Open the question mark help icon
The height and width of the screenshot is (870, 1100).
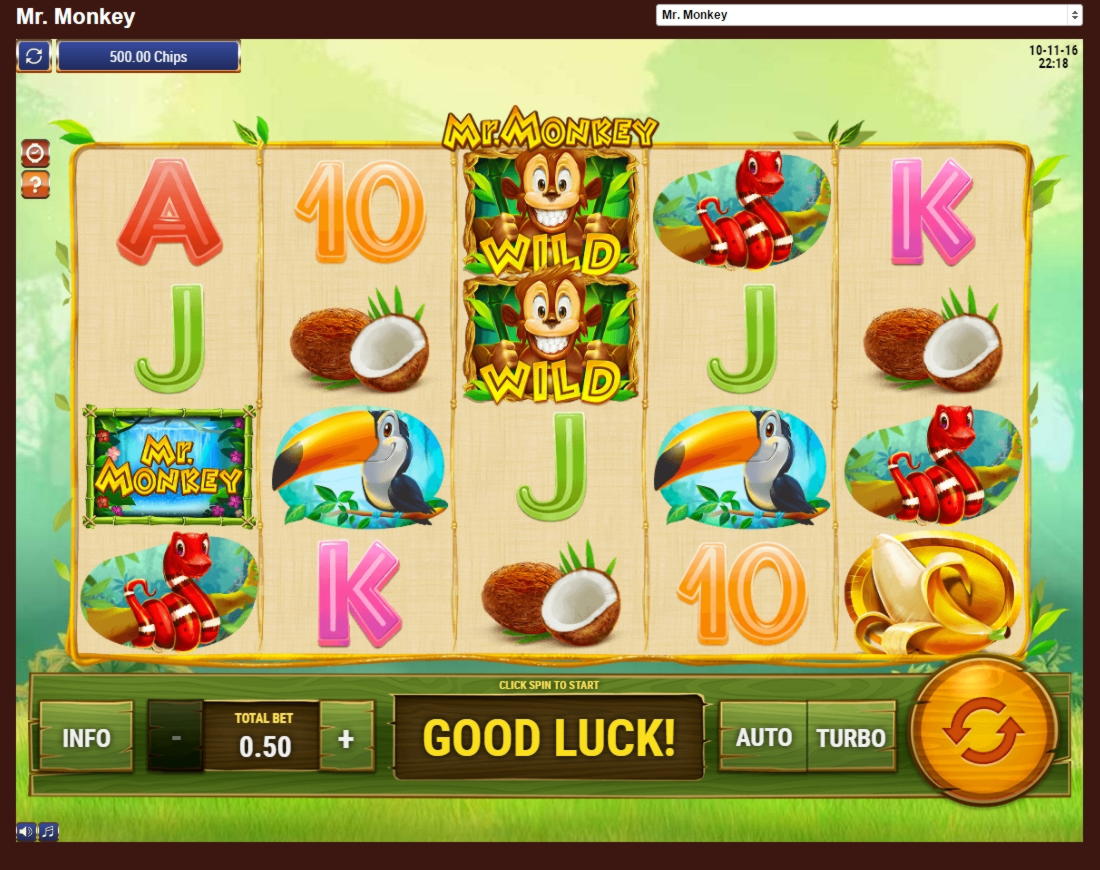pyautogui.click(x=35, y=185)
